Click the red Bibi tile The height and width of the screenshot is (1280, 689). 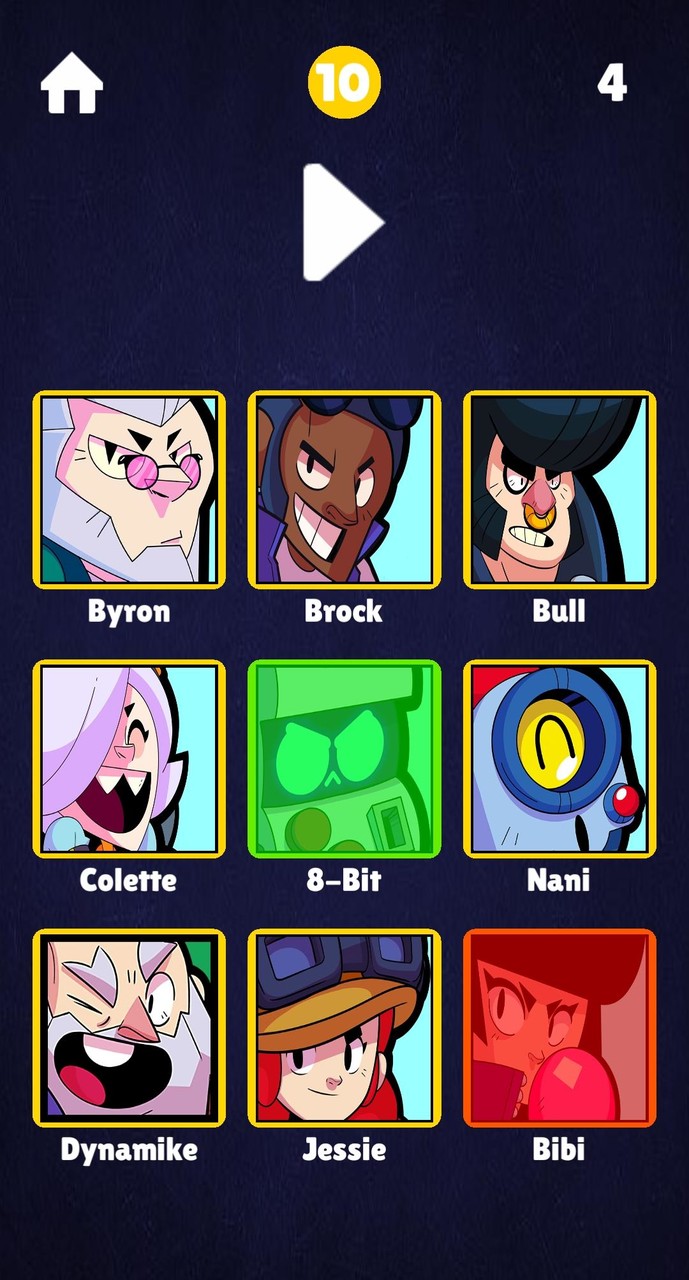click(559, 1027)
